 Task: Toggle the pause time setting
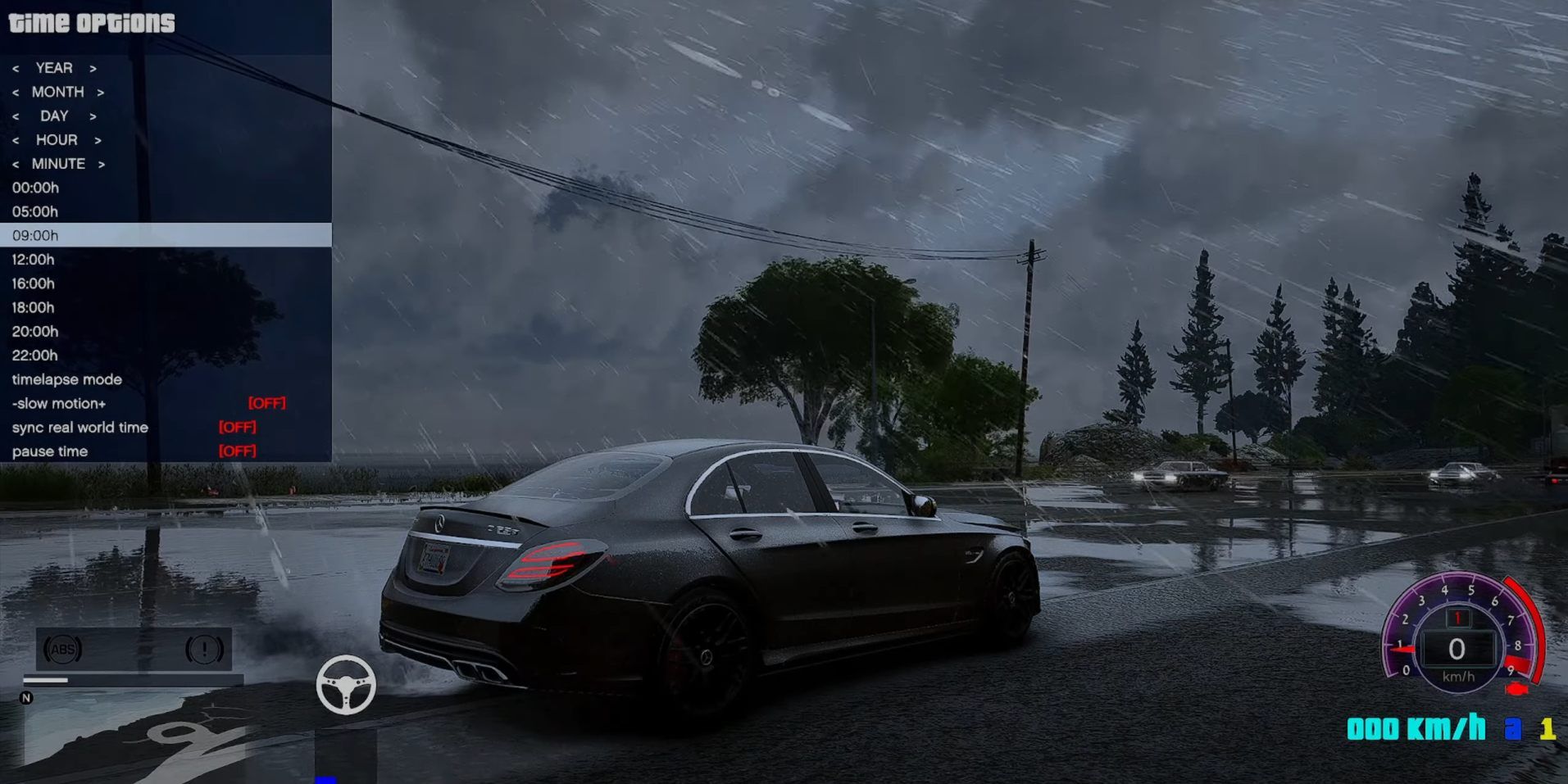(50, 451)
